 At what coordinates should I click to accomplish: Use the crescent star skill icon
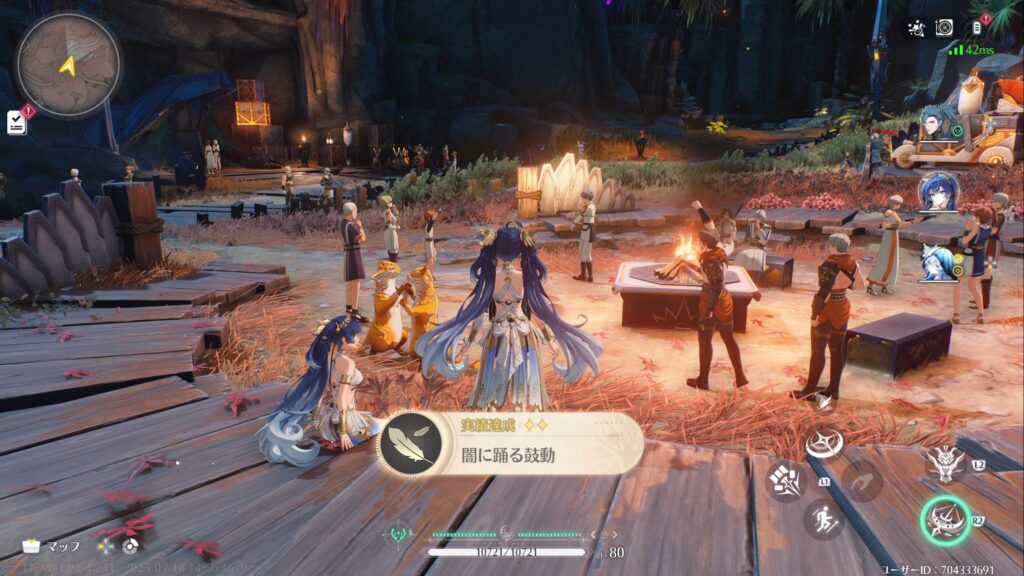824,442
